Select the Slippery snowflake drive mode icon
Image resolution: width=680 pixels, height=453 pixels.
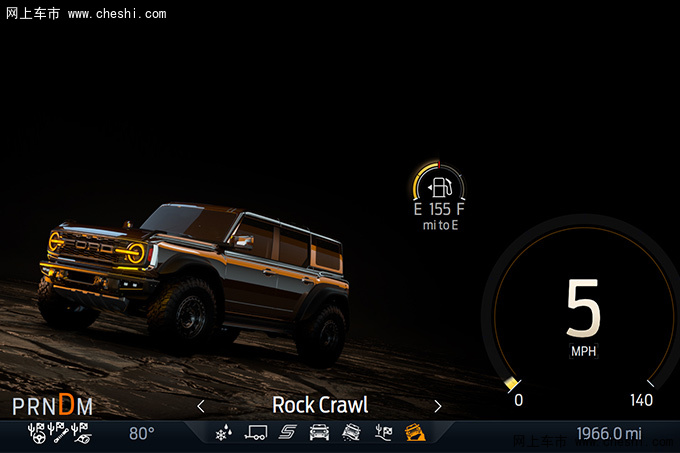tap(225, 433)
